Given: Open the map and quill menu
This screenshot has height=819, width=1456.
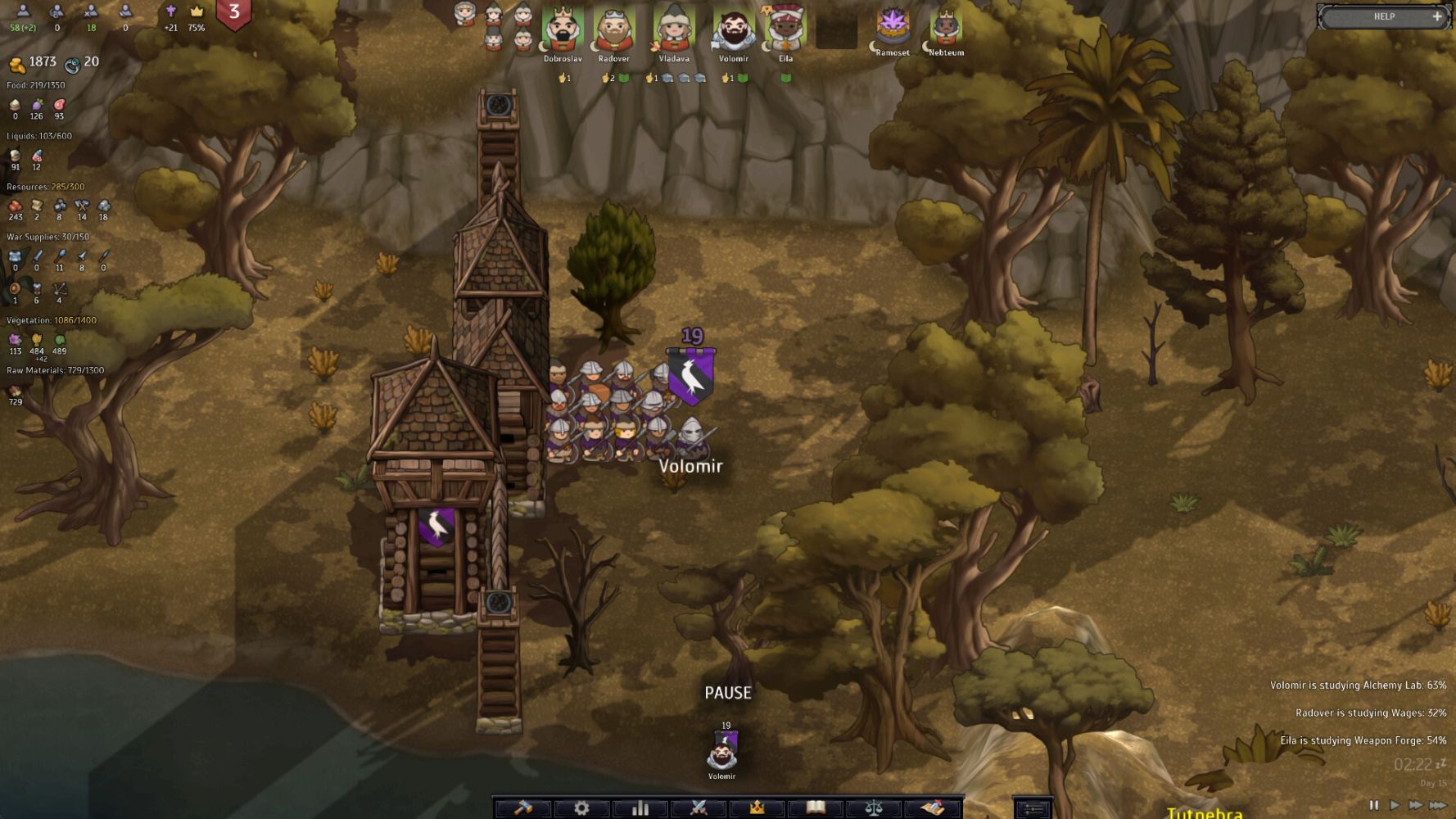Looking at the screenshot, I should click(x=933, y=808).
